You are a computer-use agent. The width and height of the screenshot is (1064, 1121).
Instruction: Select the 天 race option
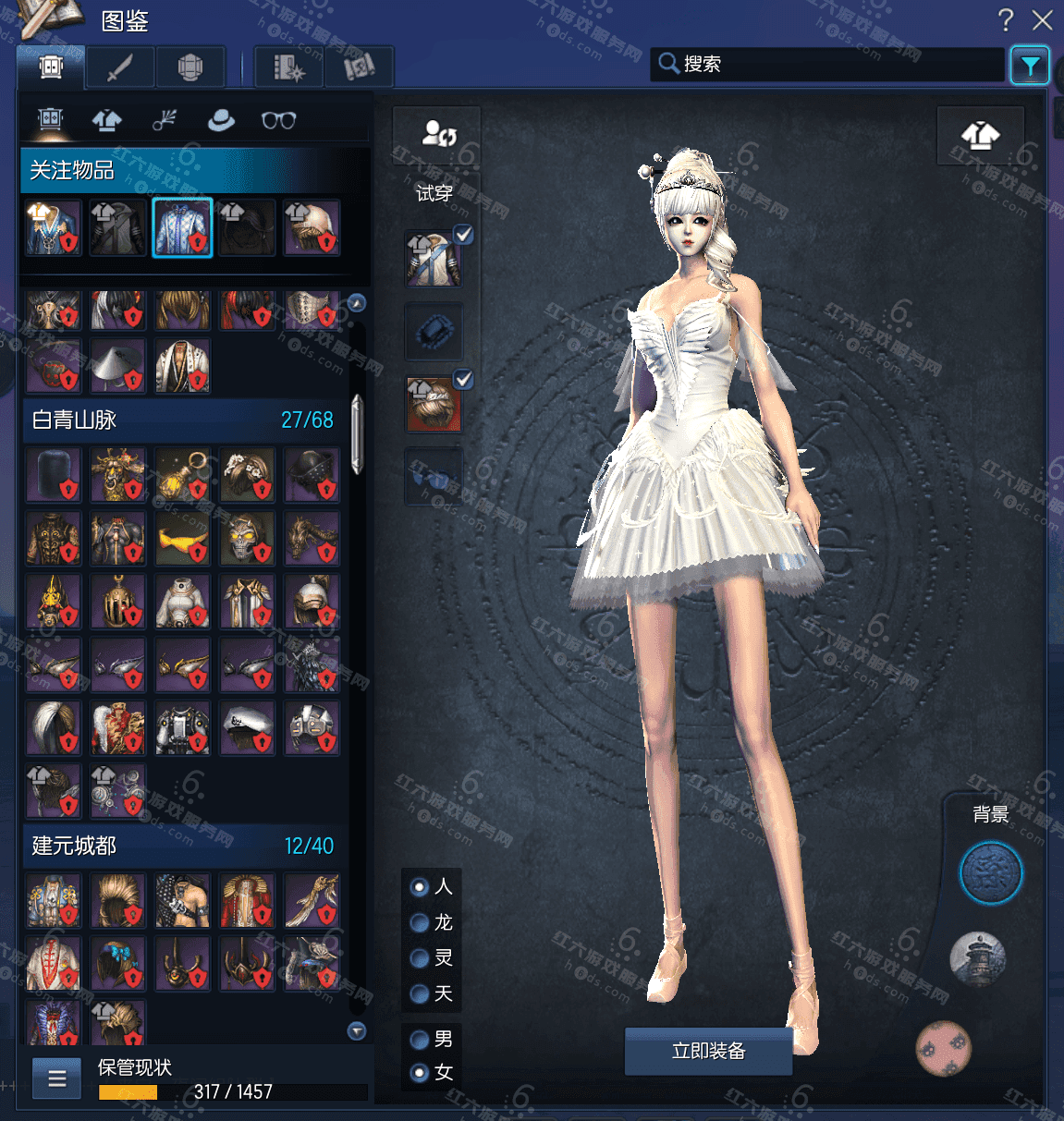(420, 993)
